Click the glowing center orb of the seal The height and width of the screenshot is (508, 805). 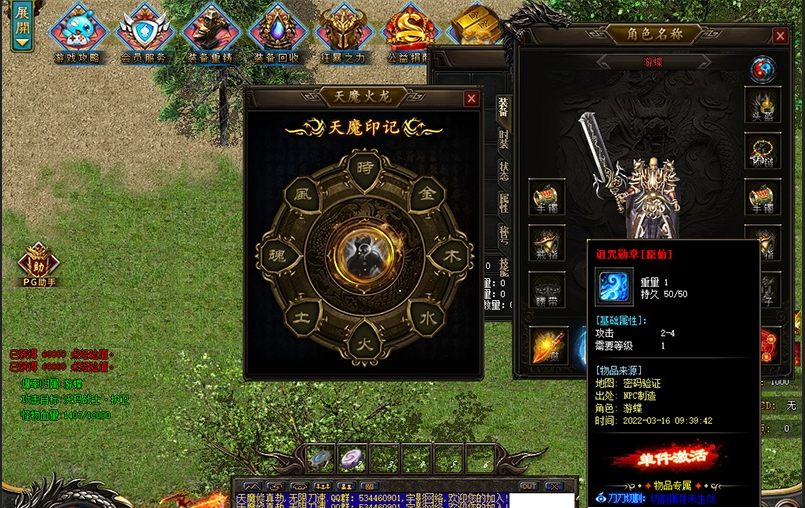pyautogui.click(x=362, y=256)
